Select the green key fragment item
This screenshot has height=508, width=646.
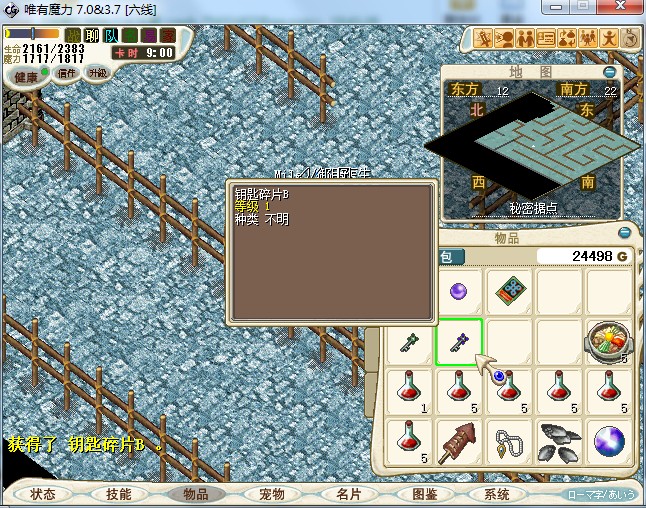point(409,341)
